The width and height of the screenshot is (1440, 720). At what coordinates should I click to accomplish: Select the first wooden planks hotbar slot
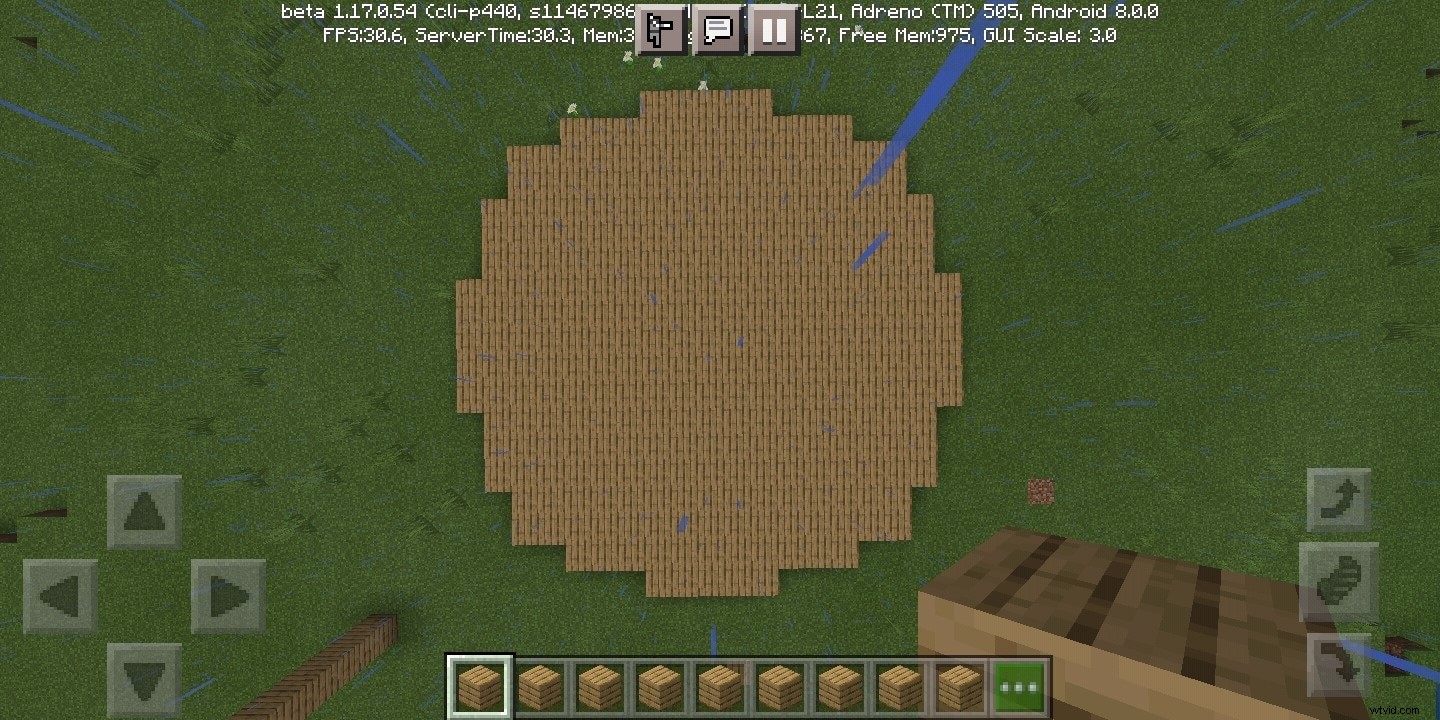[x=480, y=684]
